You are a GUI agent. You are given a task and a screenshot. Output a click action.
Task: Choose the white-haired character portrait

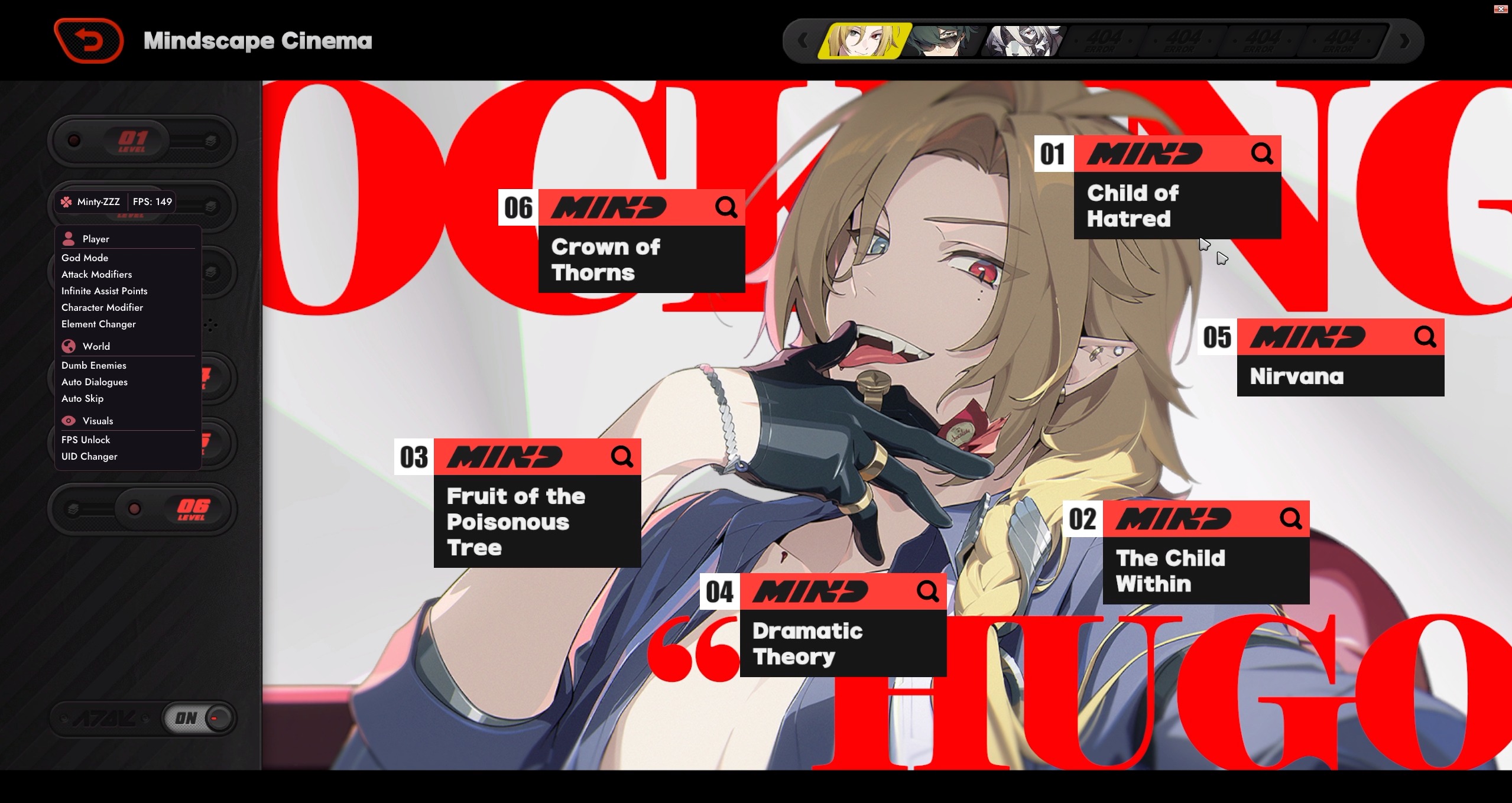click(1023, 40)
